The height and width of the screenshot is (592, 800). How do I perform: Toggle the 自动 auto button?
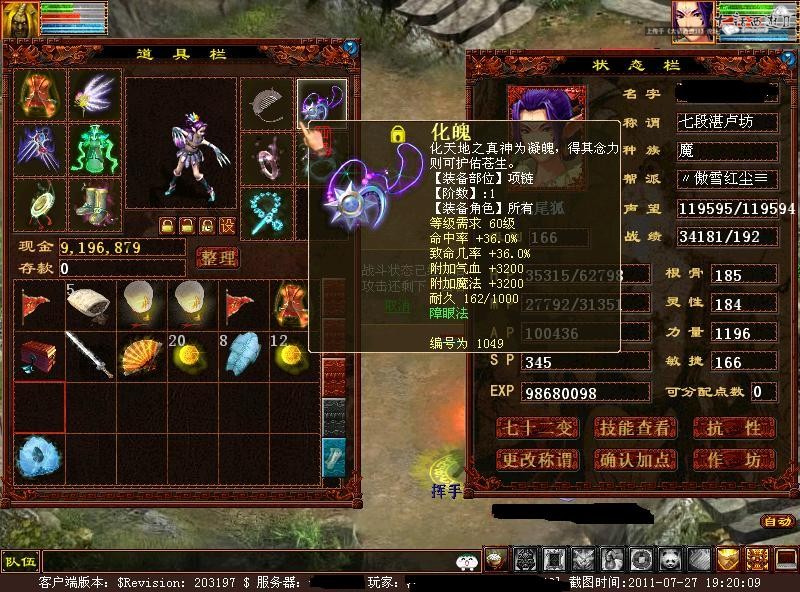776,521
